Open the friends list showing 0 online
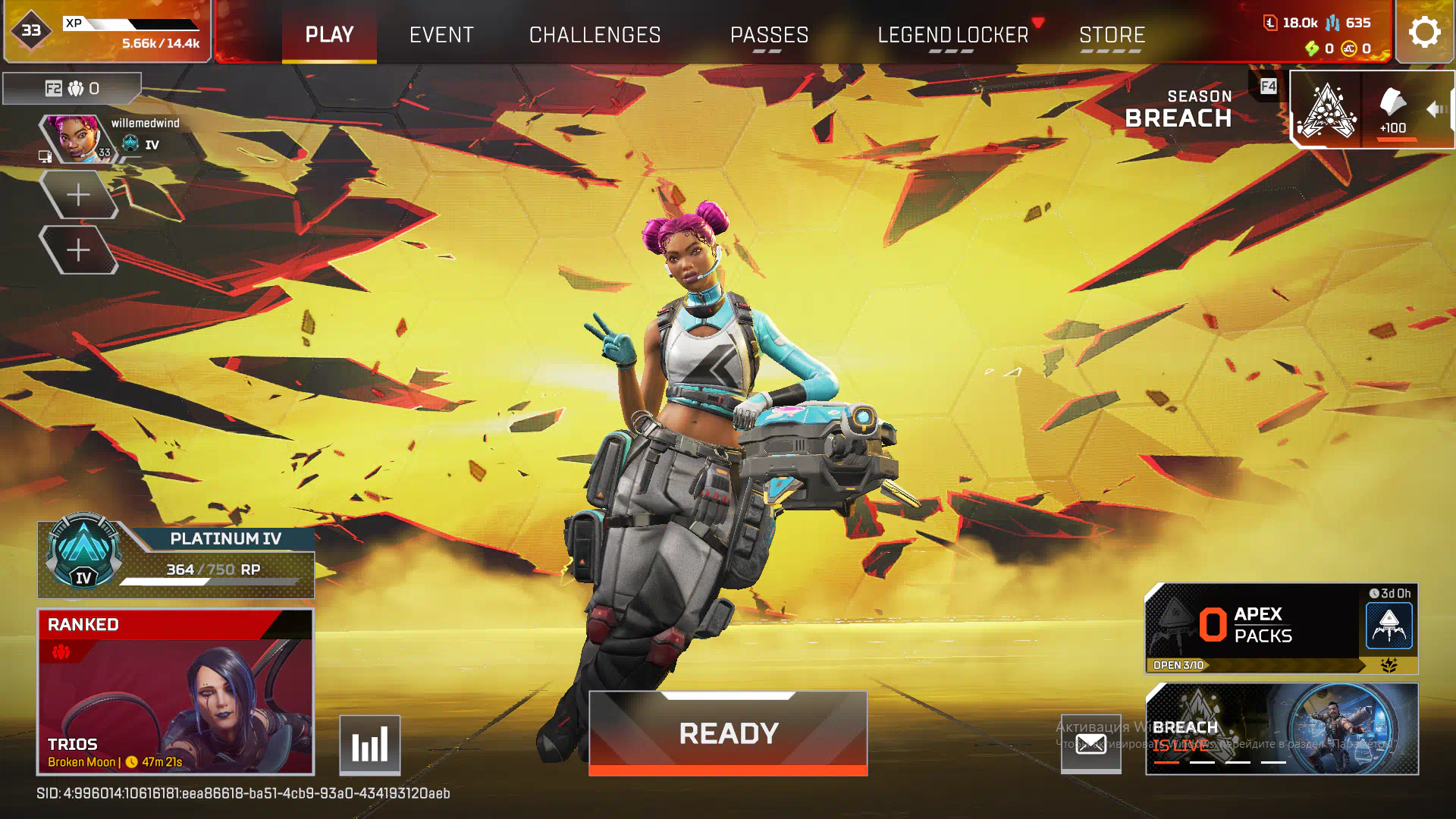This screenshot has width=1456, height=819. [x=72, y=89]
